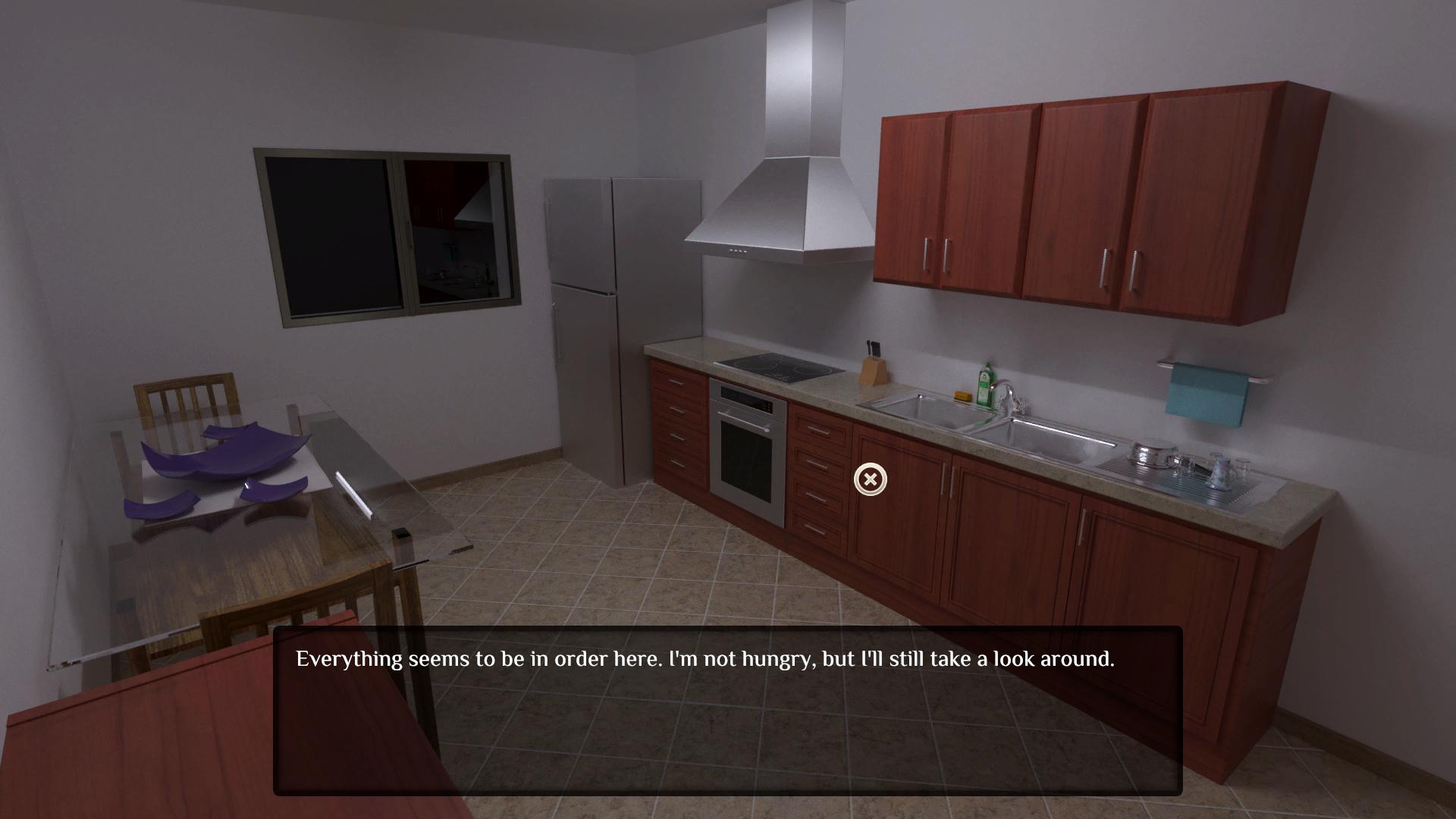Click the circular X close icon

pyautogui.click(x=870, y=479)
